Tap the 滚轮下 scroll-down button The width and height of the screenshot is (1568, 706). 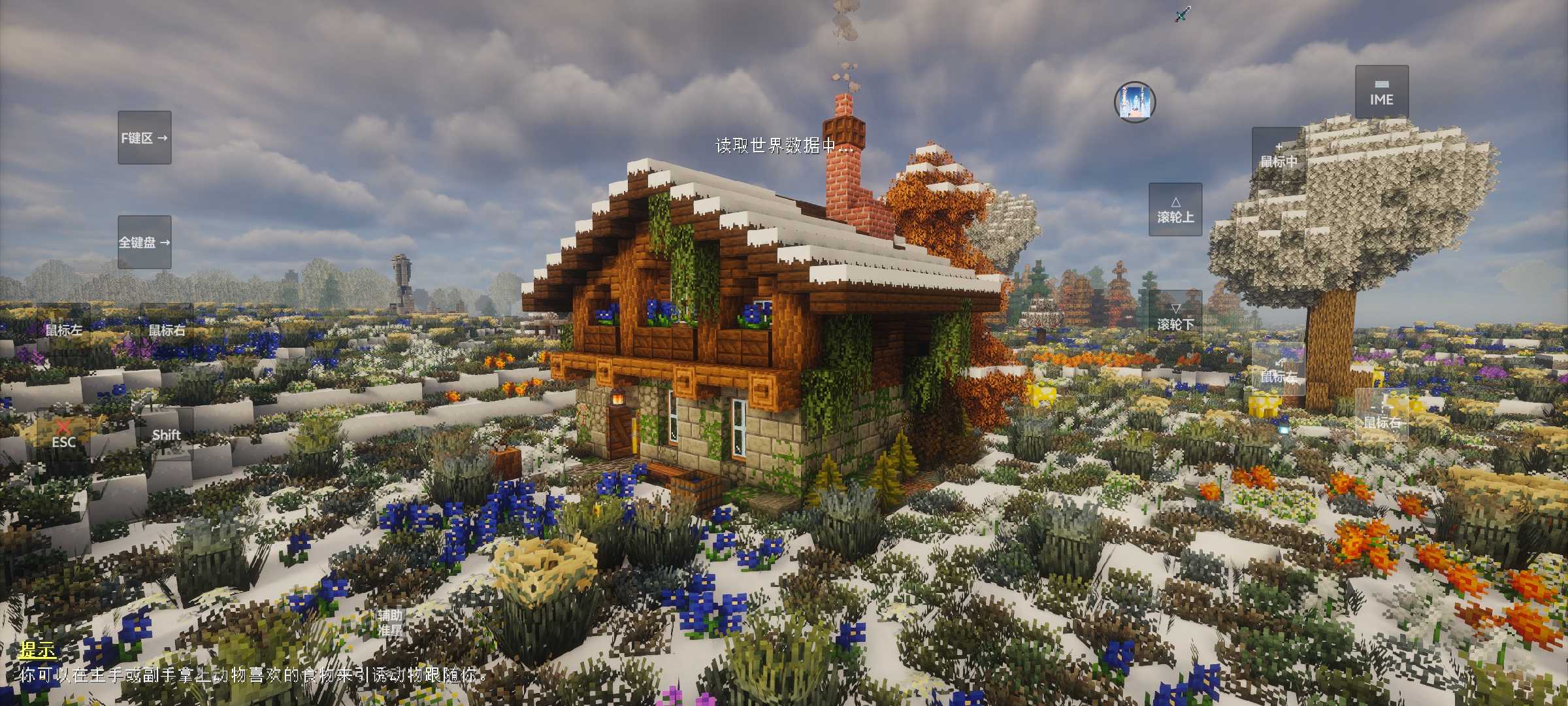pos(1175,316)
